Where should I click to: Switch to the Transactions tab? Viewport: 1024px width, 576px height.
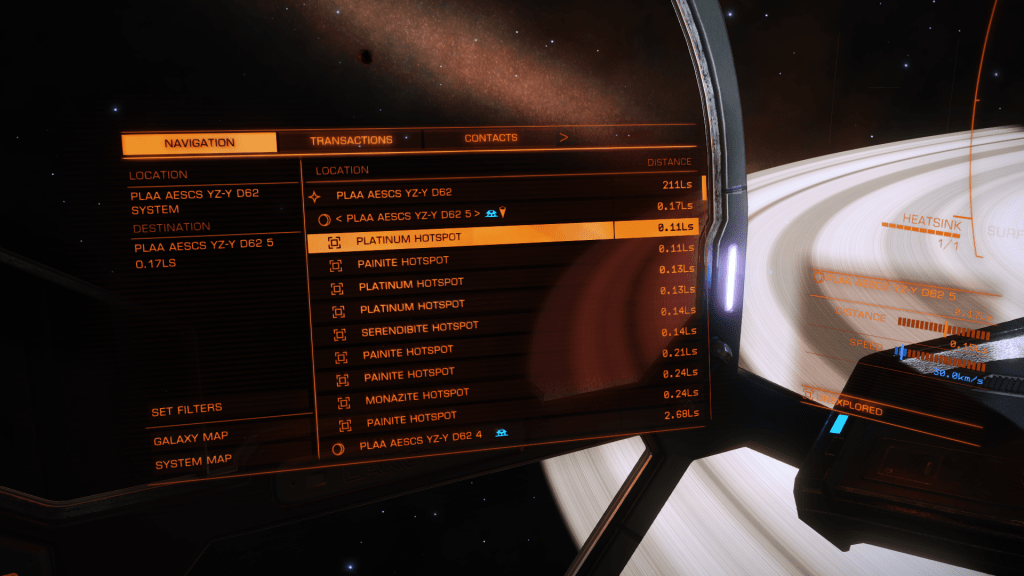click(350, 140)
